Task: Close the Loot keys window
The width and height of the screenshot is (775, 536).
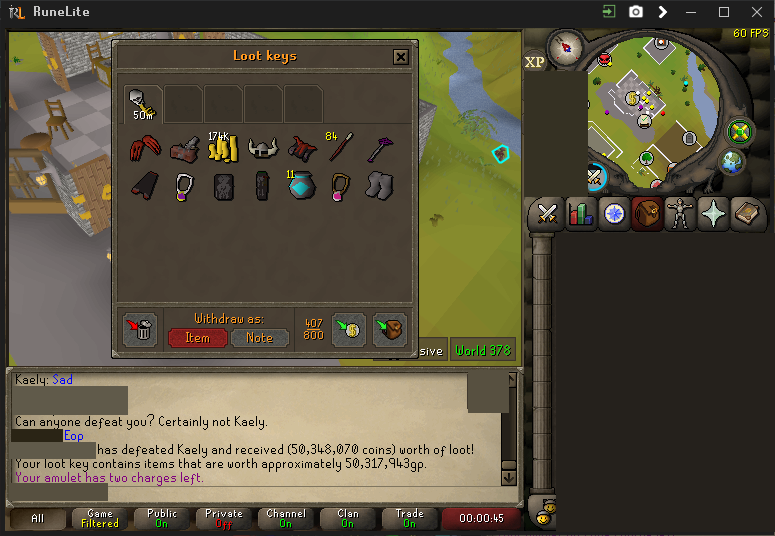Action: pyautogui.click(x=401, y=57)
